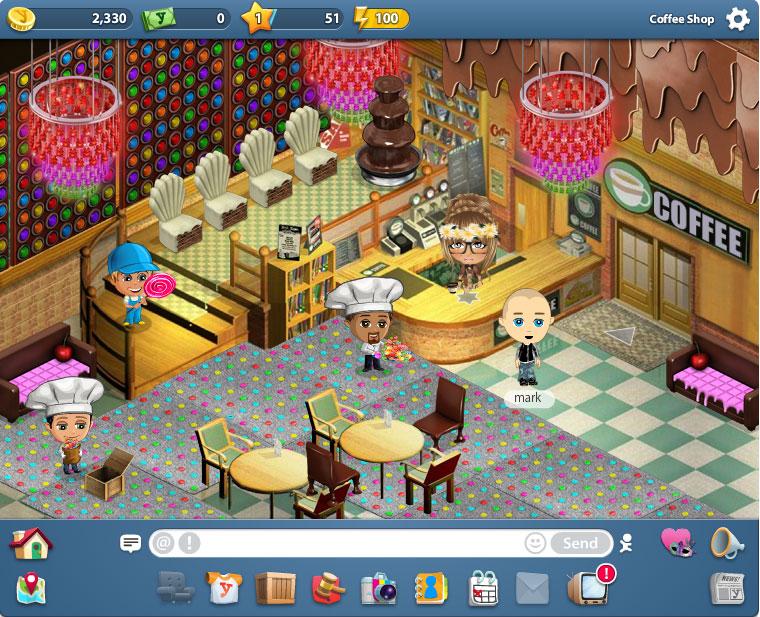Viewport: 760px width, 617px height.
Task: Open the newspaper icon
Action: pos(726,588)
